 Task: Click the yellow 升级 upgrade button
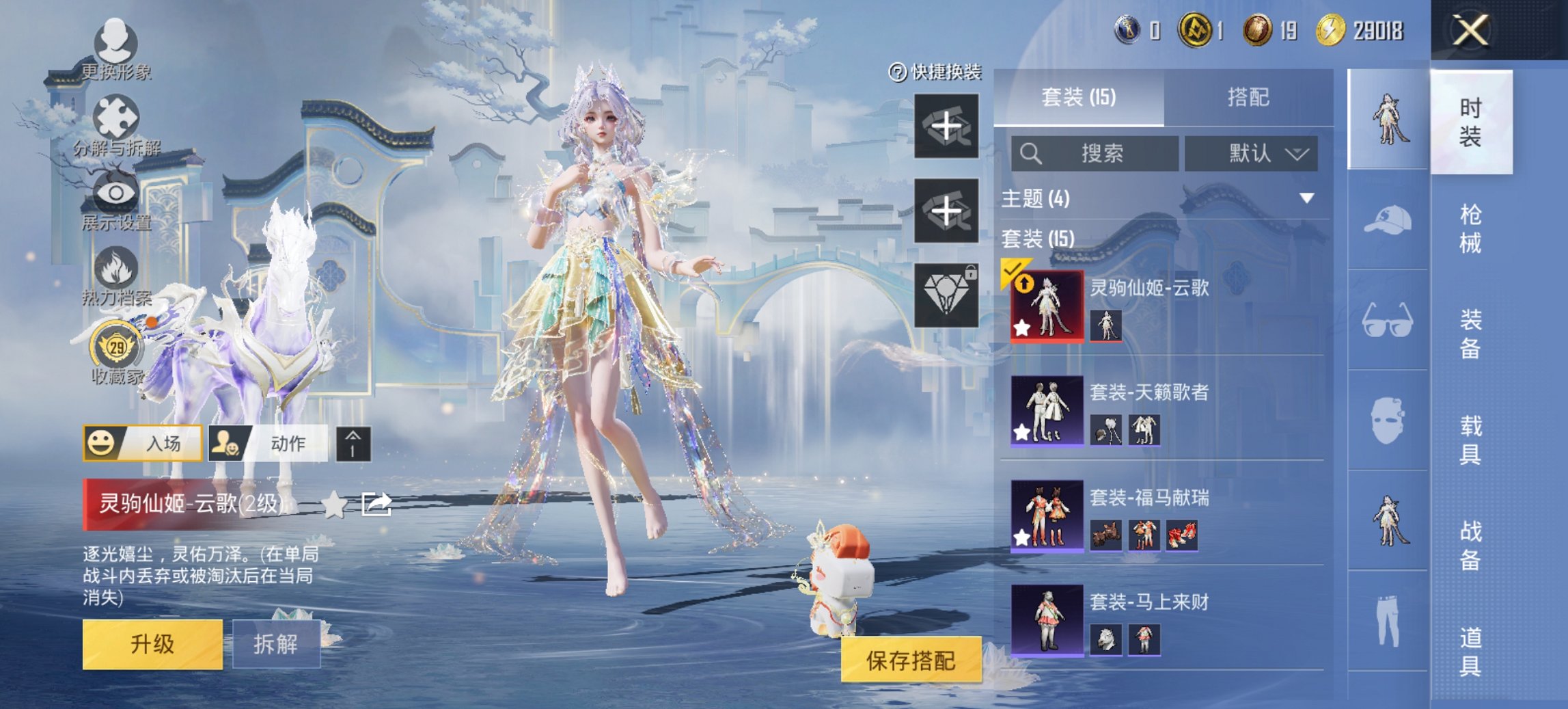click(x=152, y=644)
